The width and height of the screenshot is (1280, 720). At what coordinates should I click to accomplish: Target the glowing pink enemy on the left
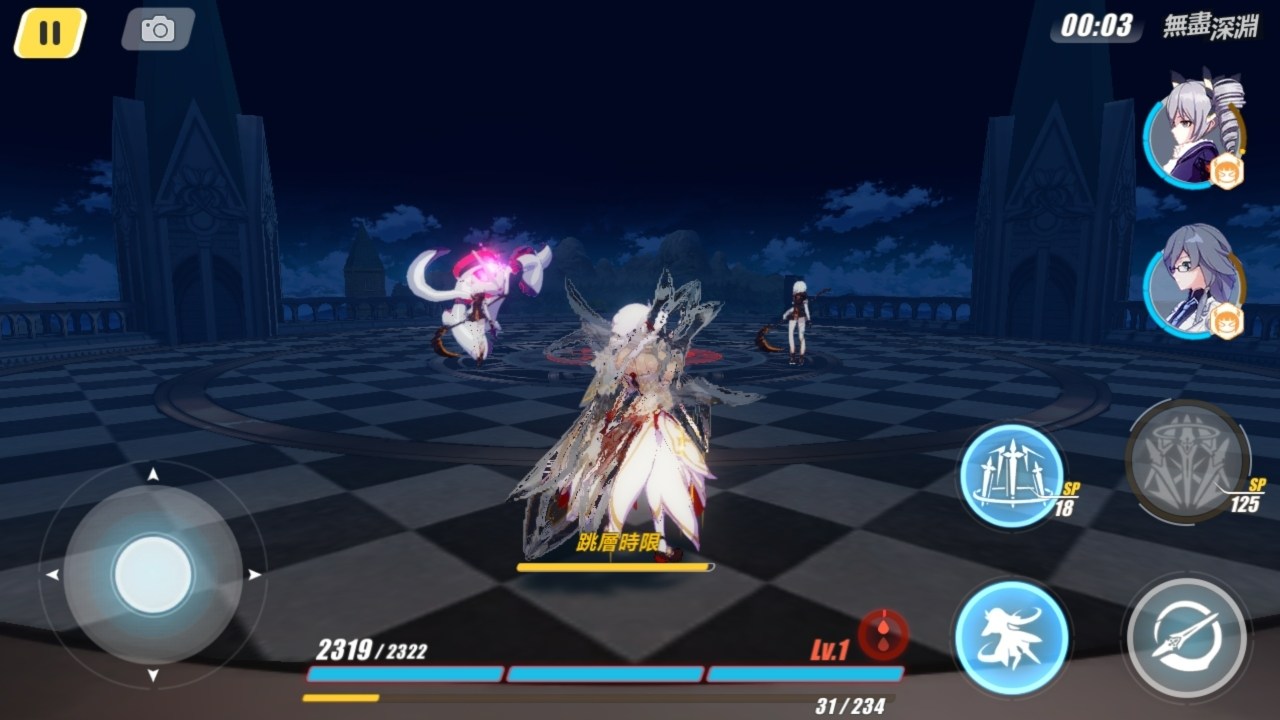480,300
